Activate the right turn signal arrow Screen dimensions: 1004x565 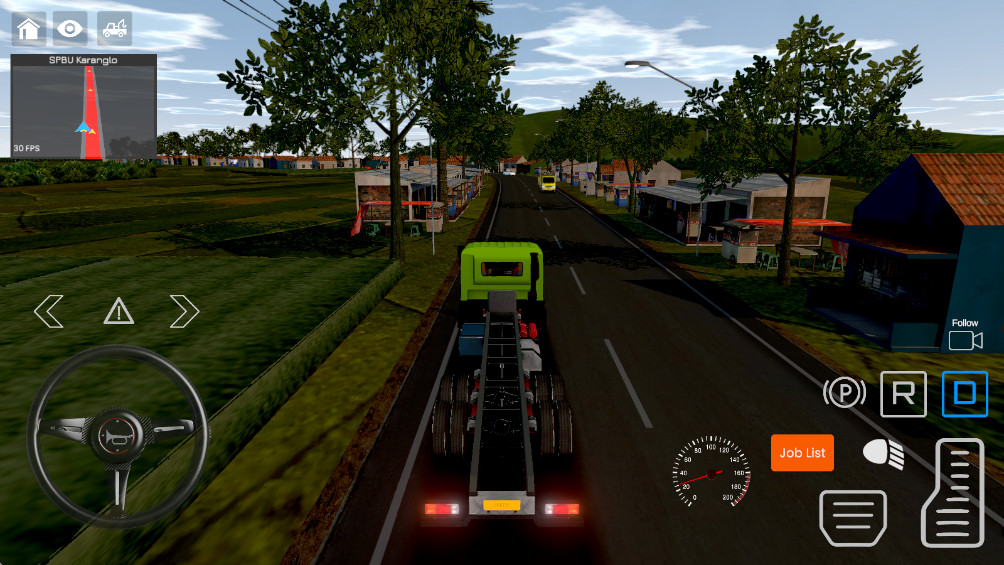click(x=184, y=312)
